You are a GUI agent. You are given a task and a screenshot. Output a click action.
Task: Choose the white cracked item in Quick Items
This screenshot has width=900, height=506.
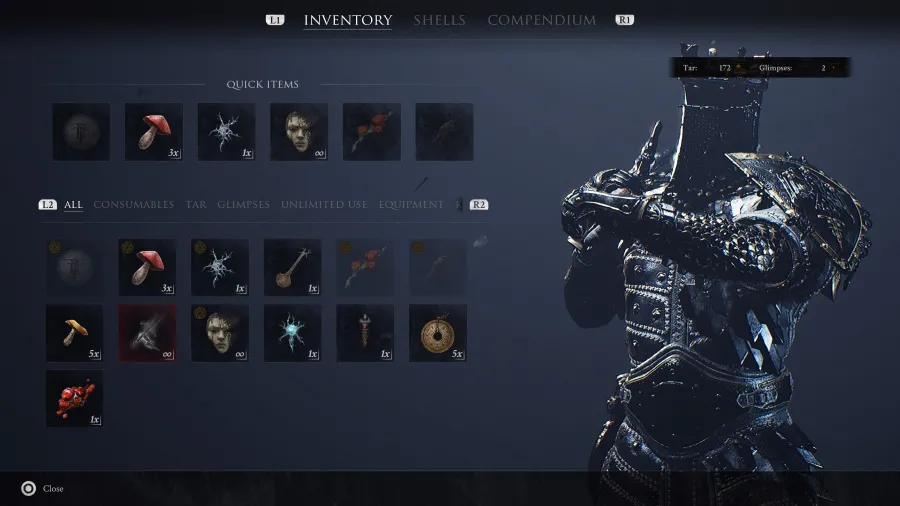[226, 132]
